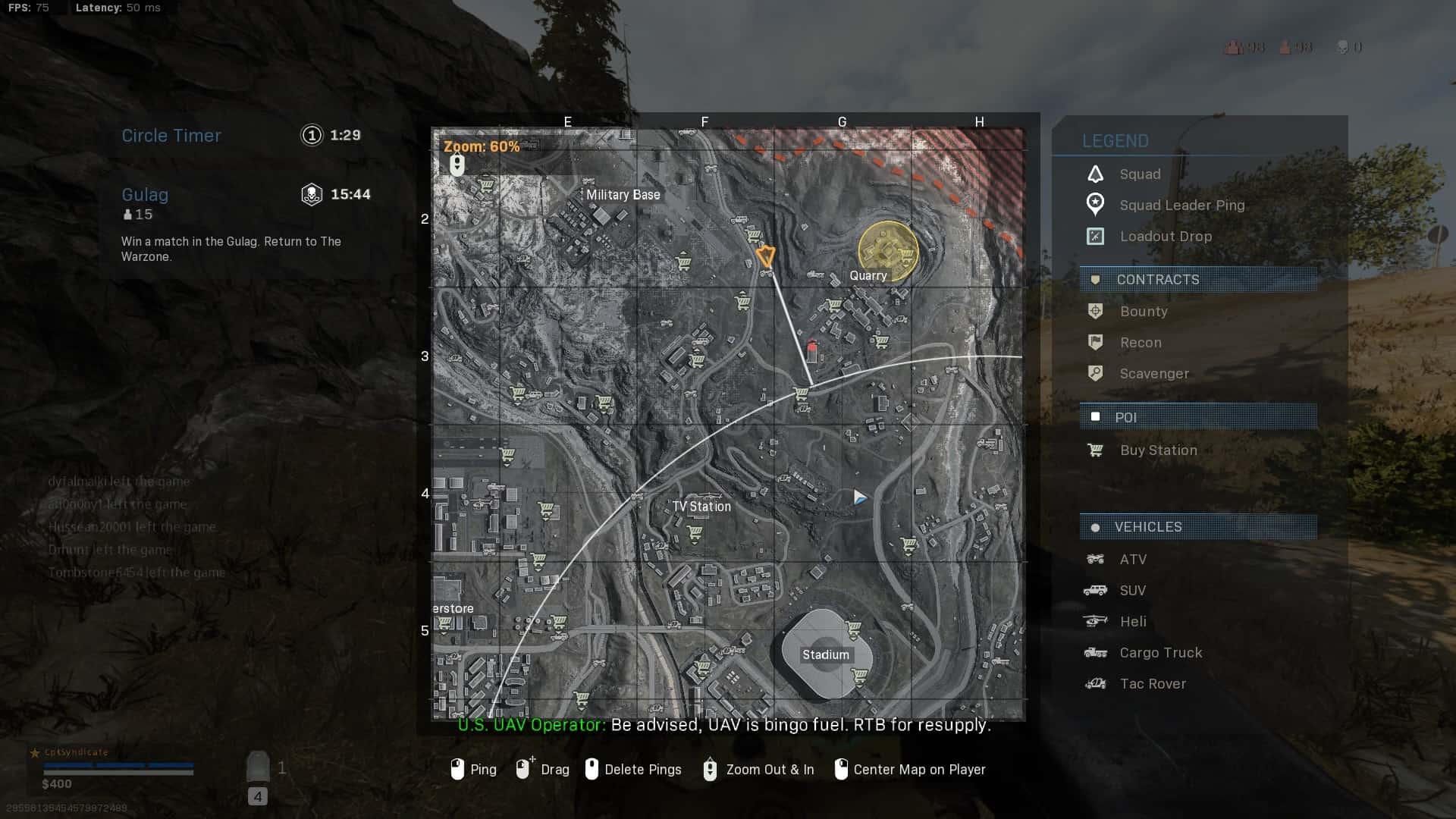Choose the Squad Leader Ping legend entry
Viewport: 1456px width, 819px height.
(x=1181, y=206)
